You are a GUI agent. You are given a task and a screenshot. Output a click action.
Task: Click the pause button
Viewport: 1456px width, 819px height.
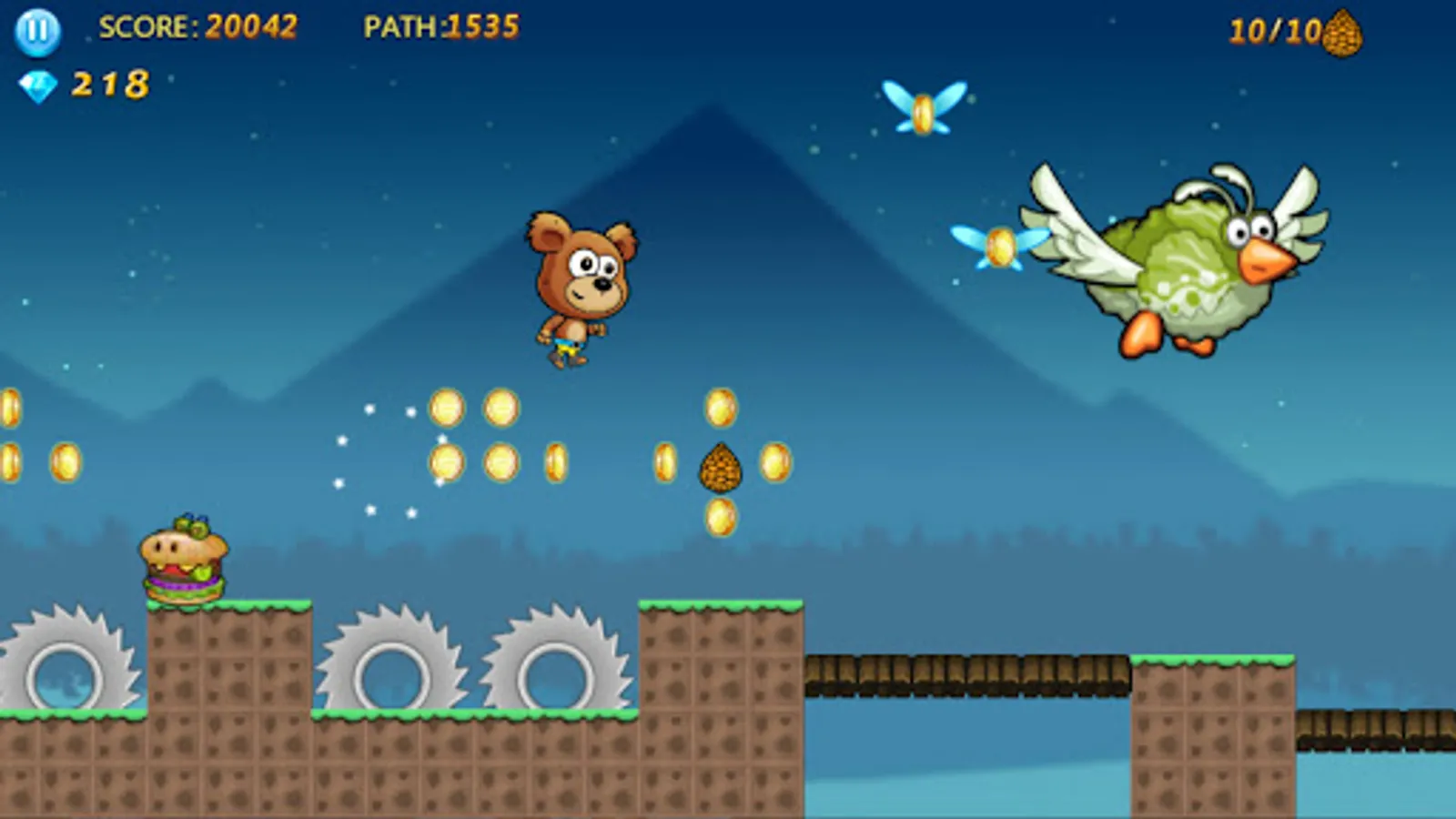36,33
